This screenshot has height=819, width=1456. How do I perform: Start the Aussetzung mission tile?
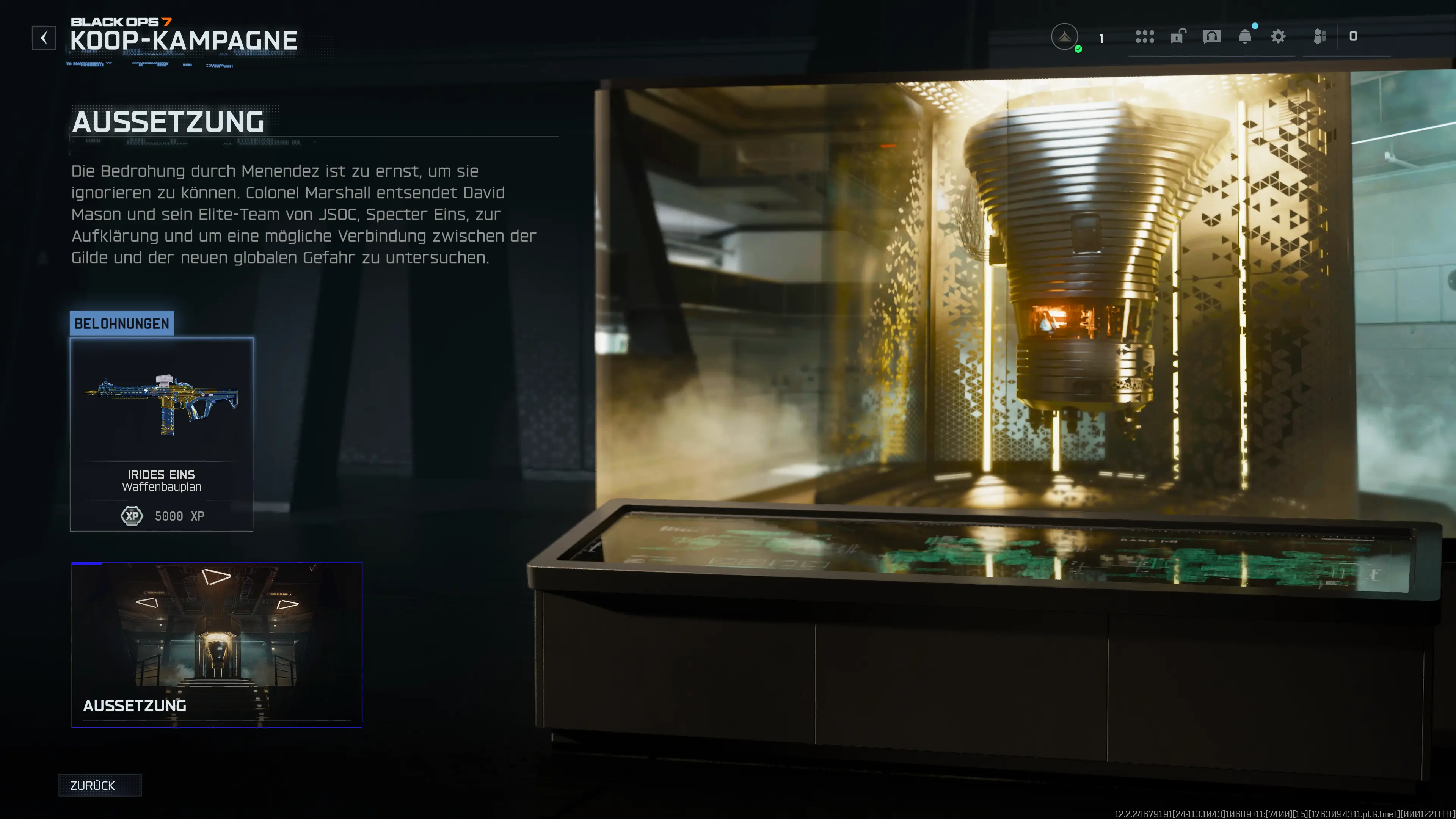click(x=217, y=644)
